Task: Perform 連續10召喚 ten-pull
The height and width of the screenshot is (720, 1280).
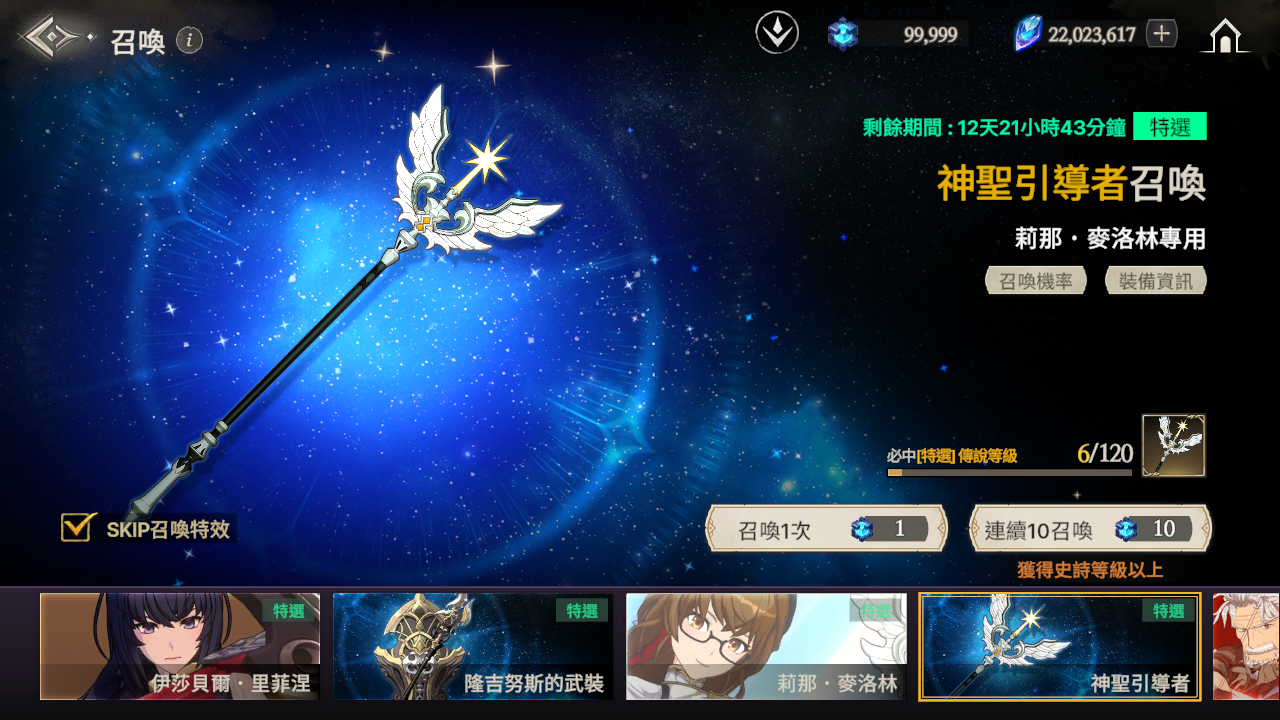Action: click(x=1090, y=529)
